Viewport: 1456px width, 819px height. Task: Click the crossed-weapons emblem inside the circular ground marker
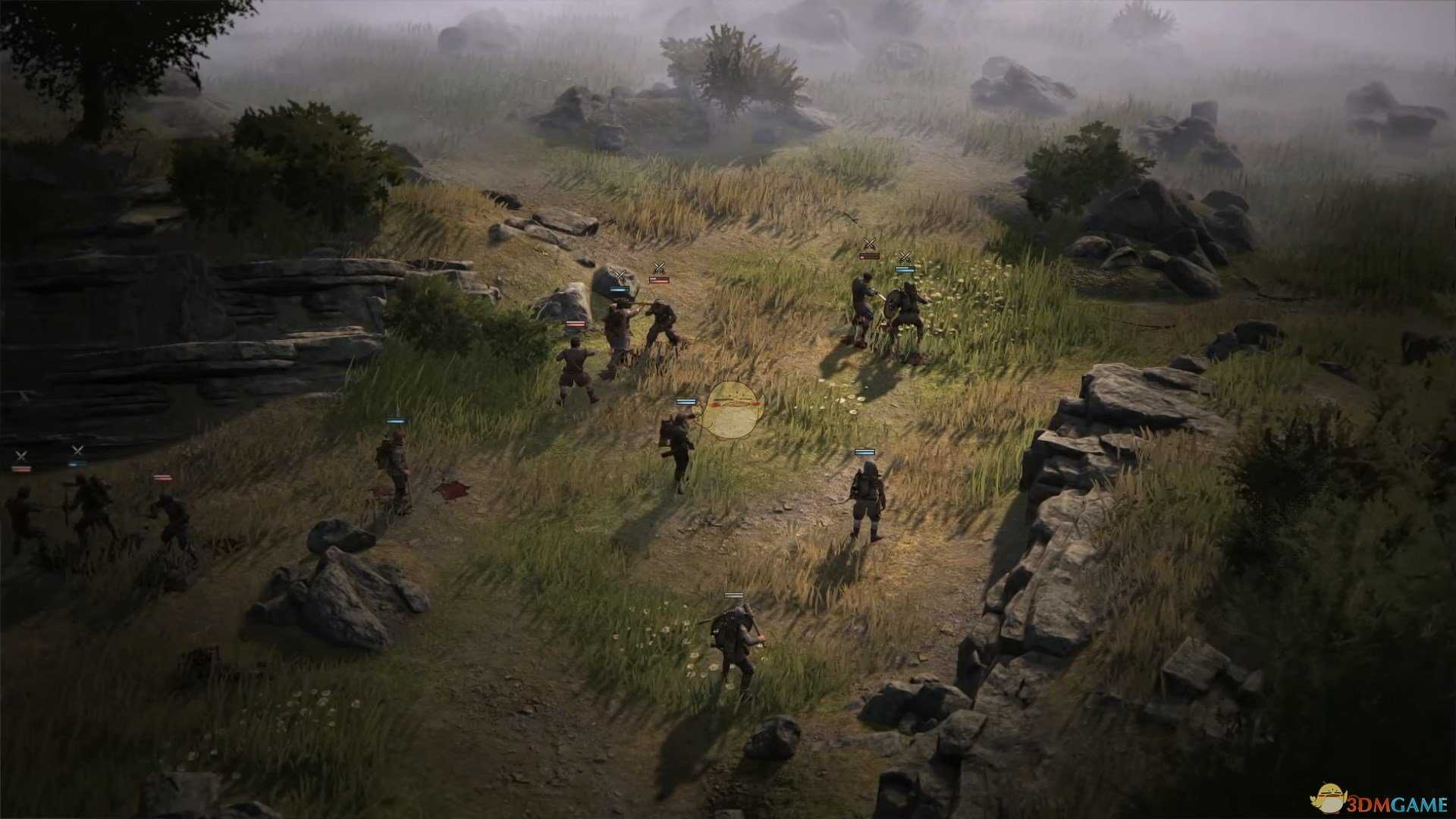pyautogui.click(x=733, y=401)
